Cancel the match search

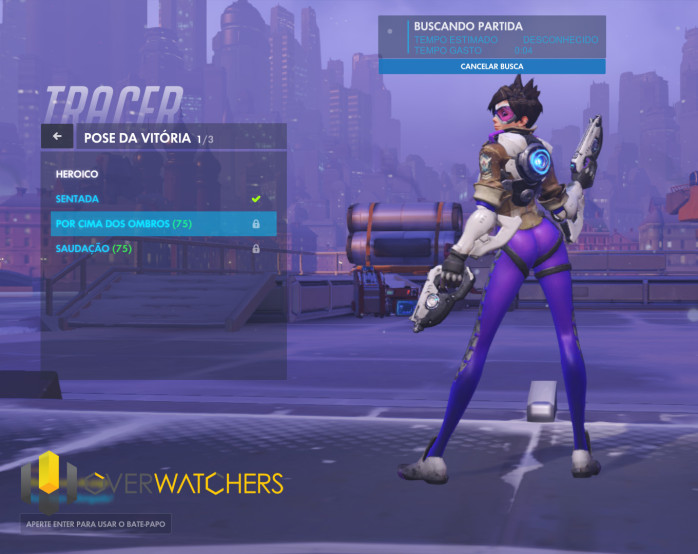492,66
